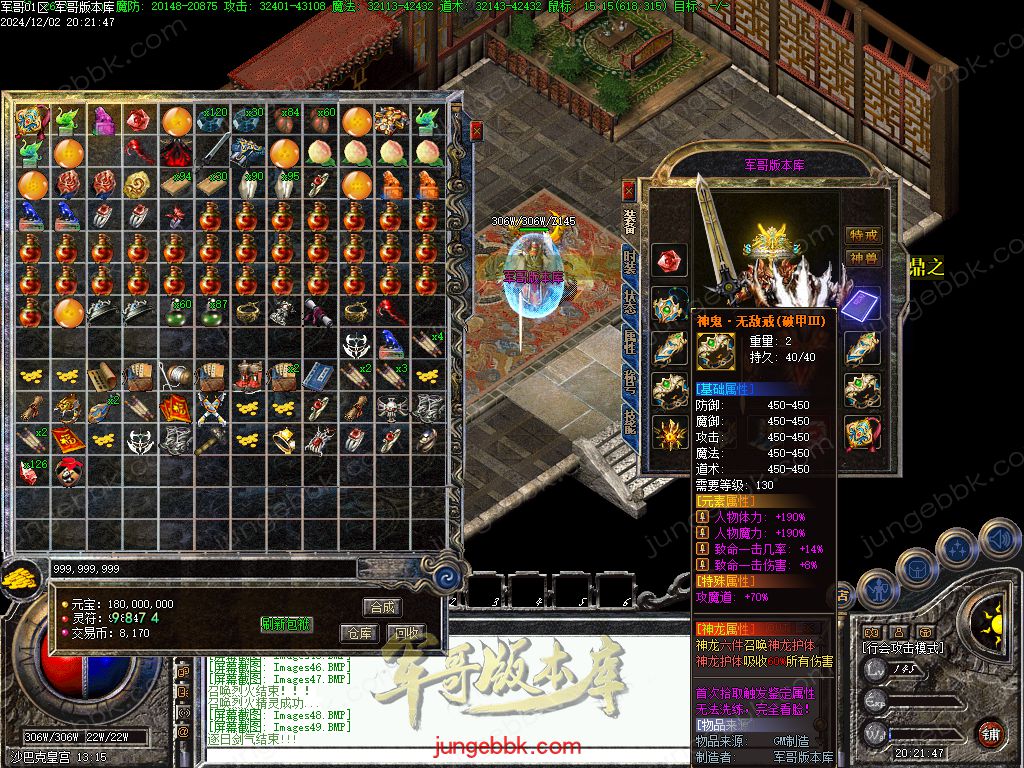Open the red 铺 shop button
1024x768 pixels.
pyautogui.click(x=990, y=733)
